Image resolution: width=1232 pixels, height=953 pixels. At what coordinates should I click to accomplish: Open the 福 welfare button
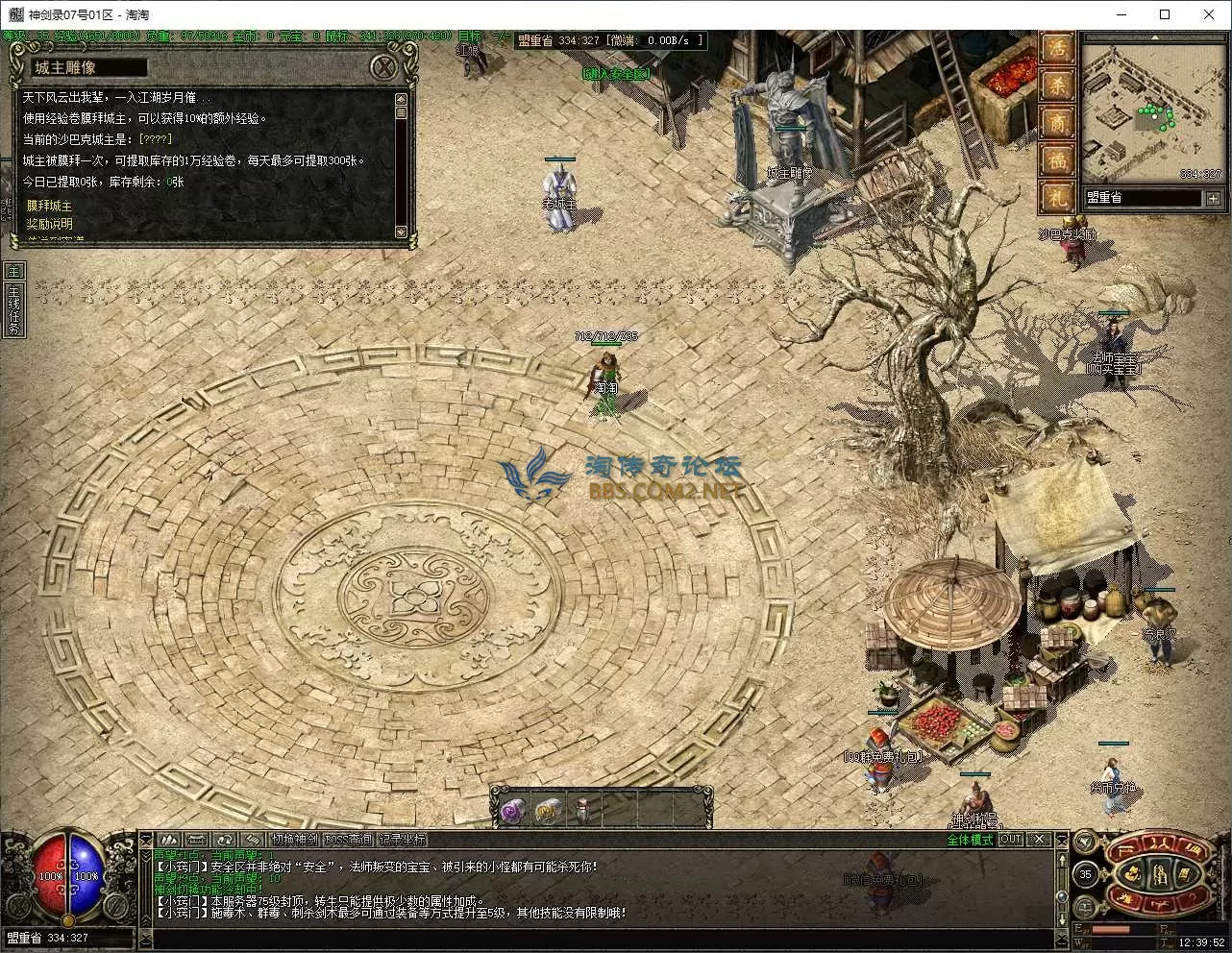pos(1057,160)
